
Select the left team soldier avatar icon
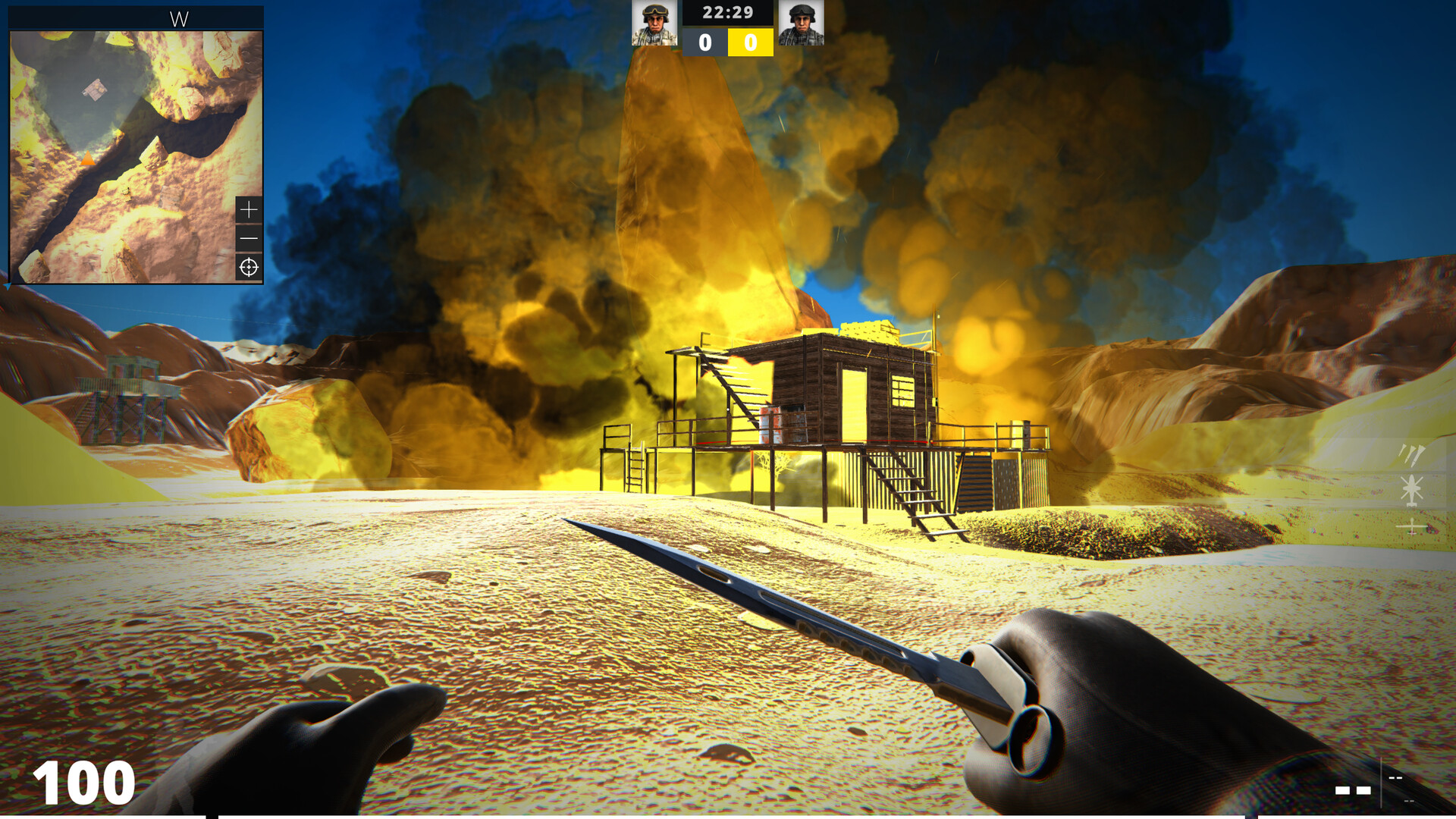656,23
